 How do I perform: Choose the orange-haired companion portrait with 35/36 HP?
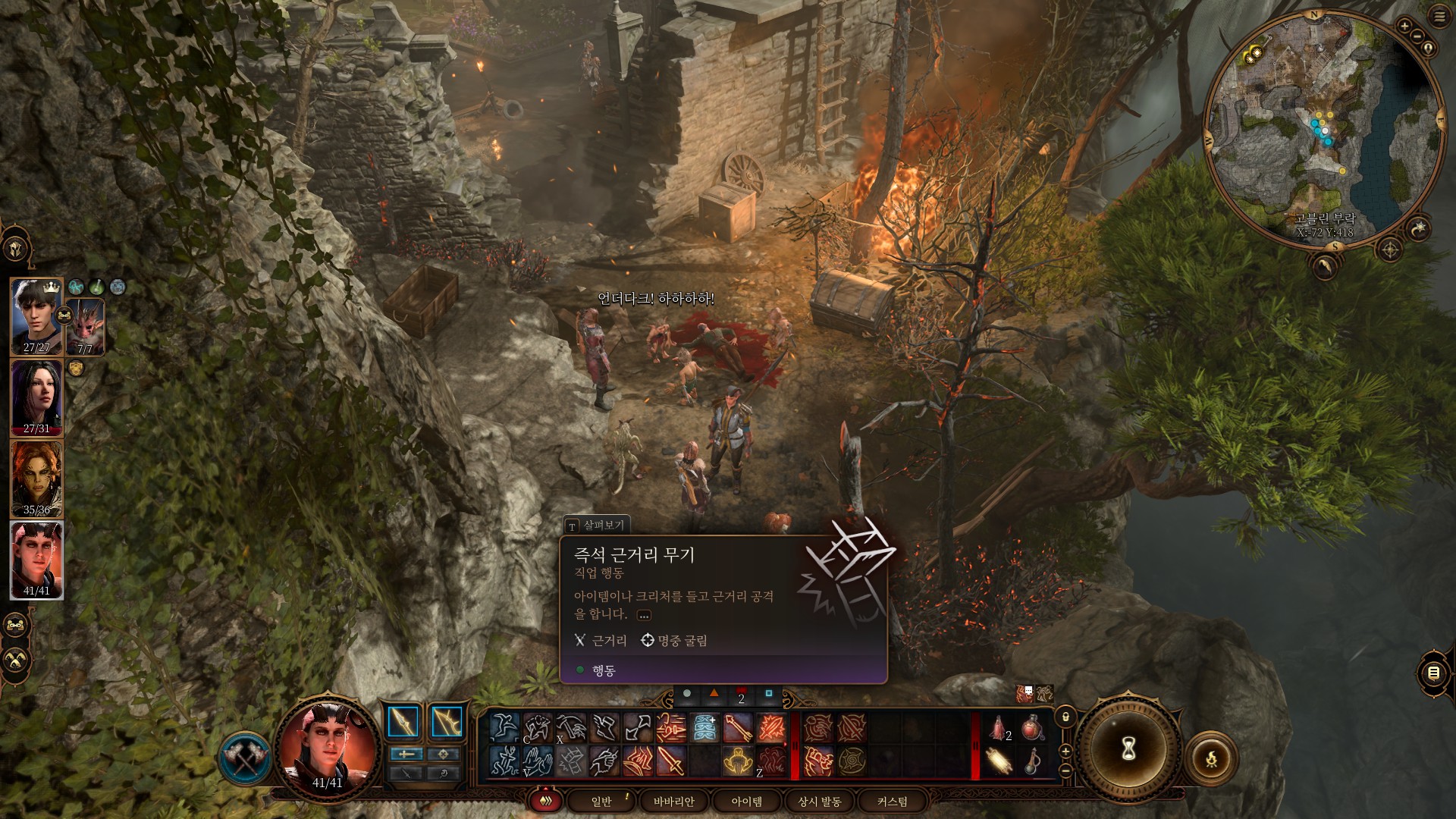coord(36,479)
